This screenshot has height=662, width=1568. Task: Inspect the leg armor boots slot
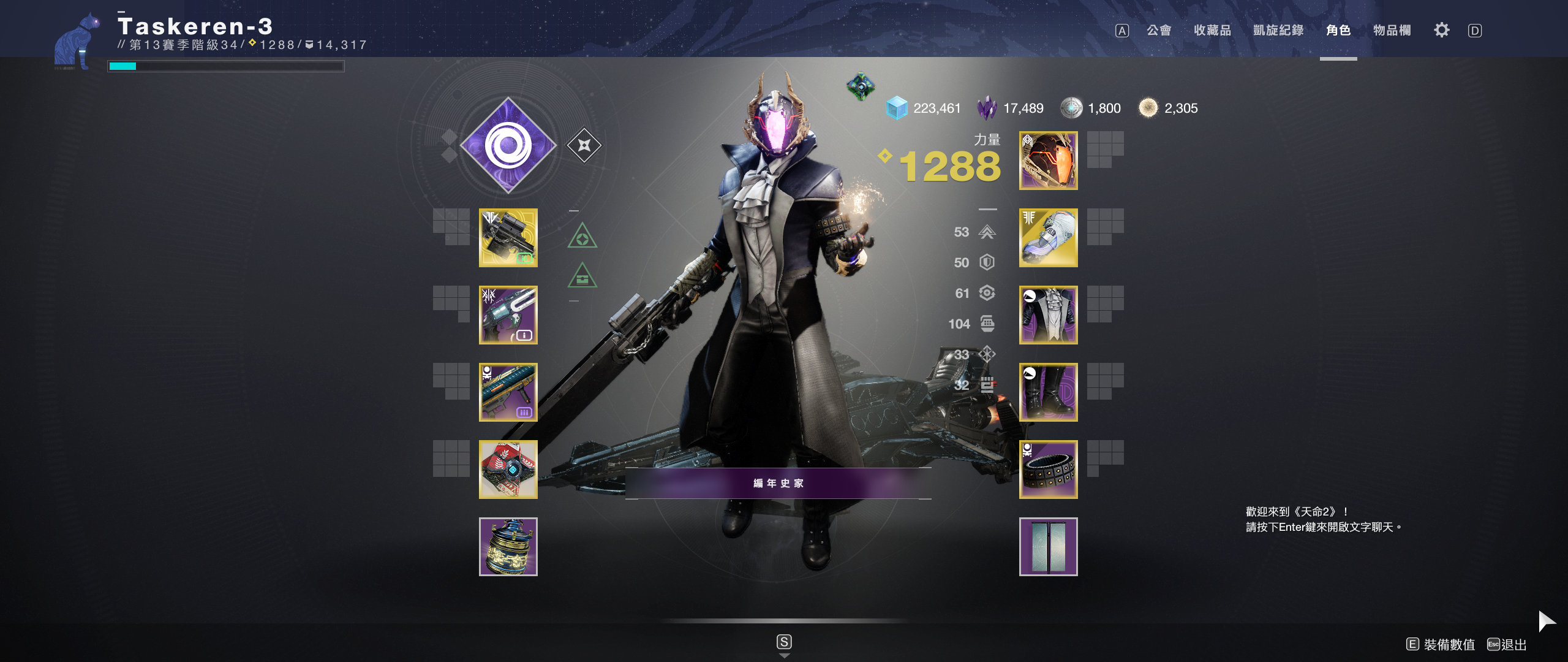pos(1048,392)
